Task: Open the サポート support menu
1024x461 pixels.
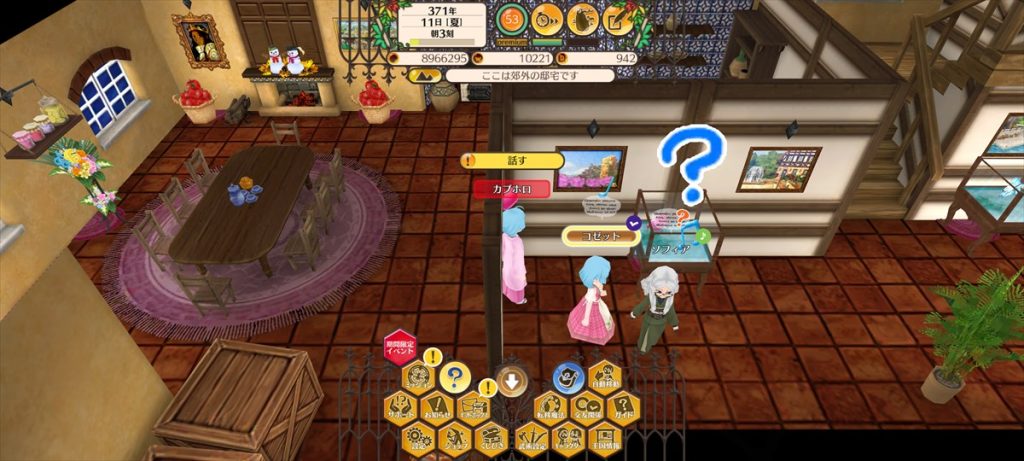Action: [400, 407]
